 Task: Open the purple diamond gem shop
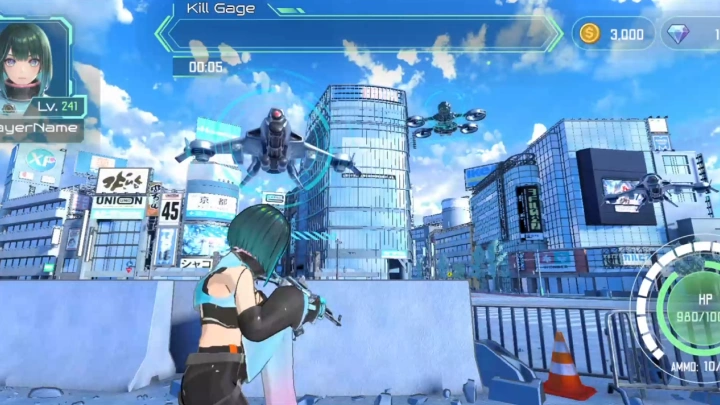[692, 34]
